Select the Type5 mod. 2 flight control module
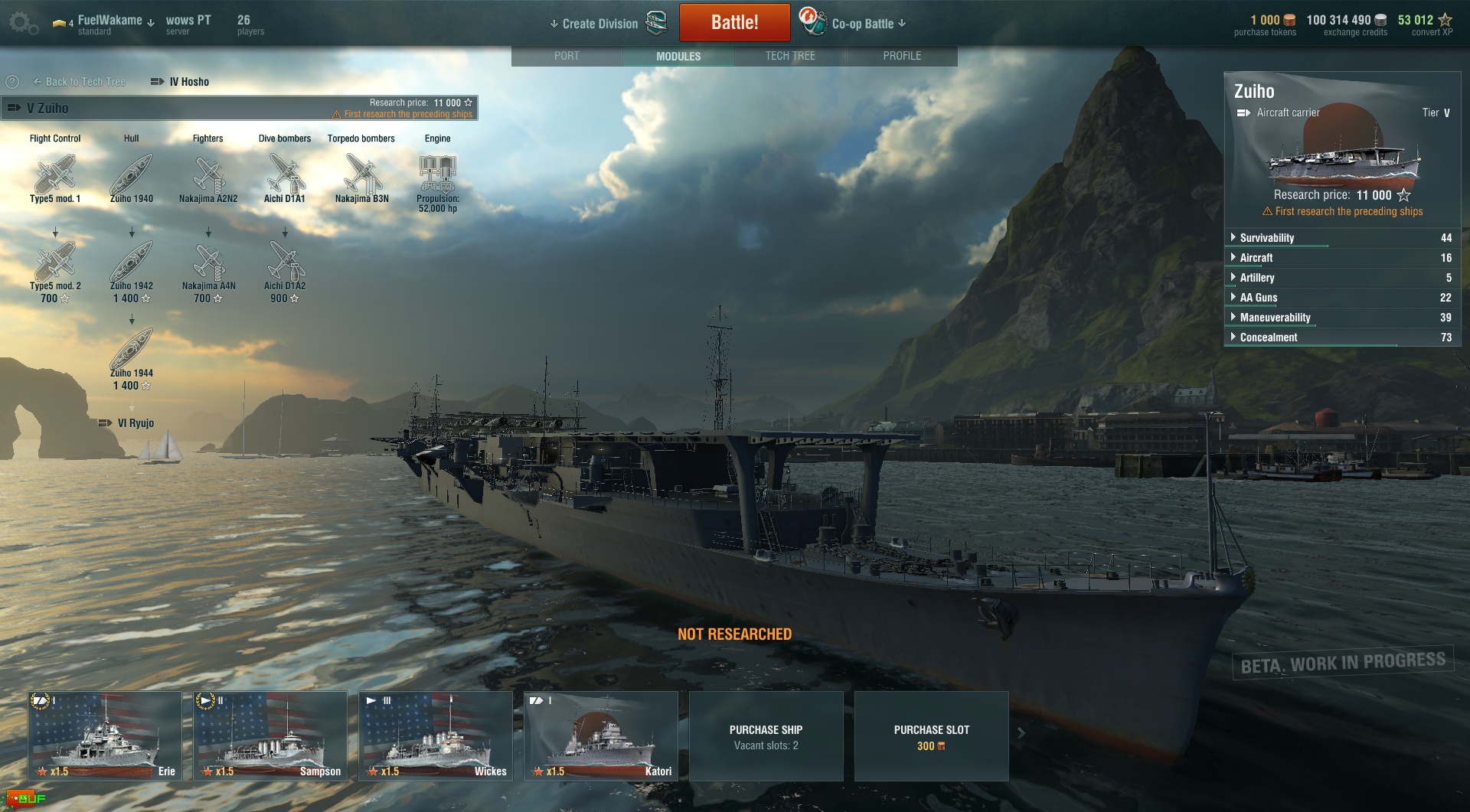This screenshot has height=812, width=1470. [55, 263]
